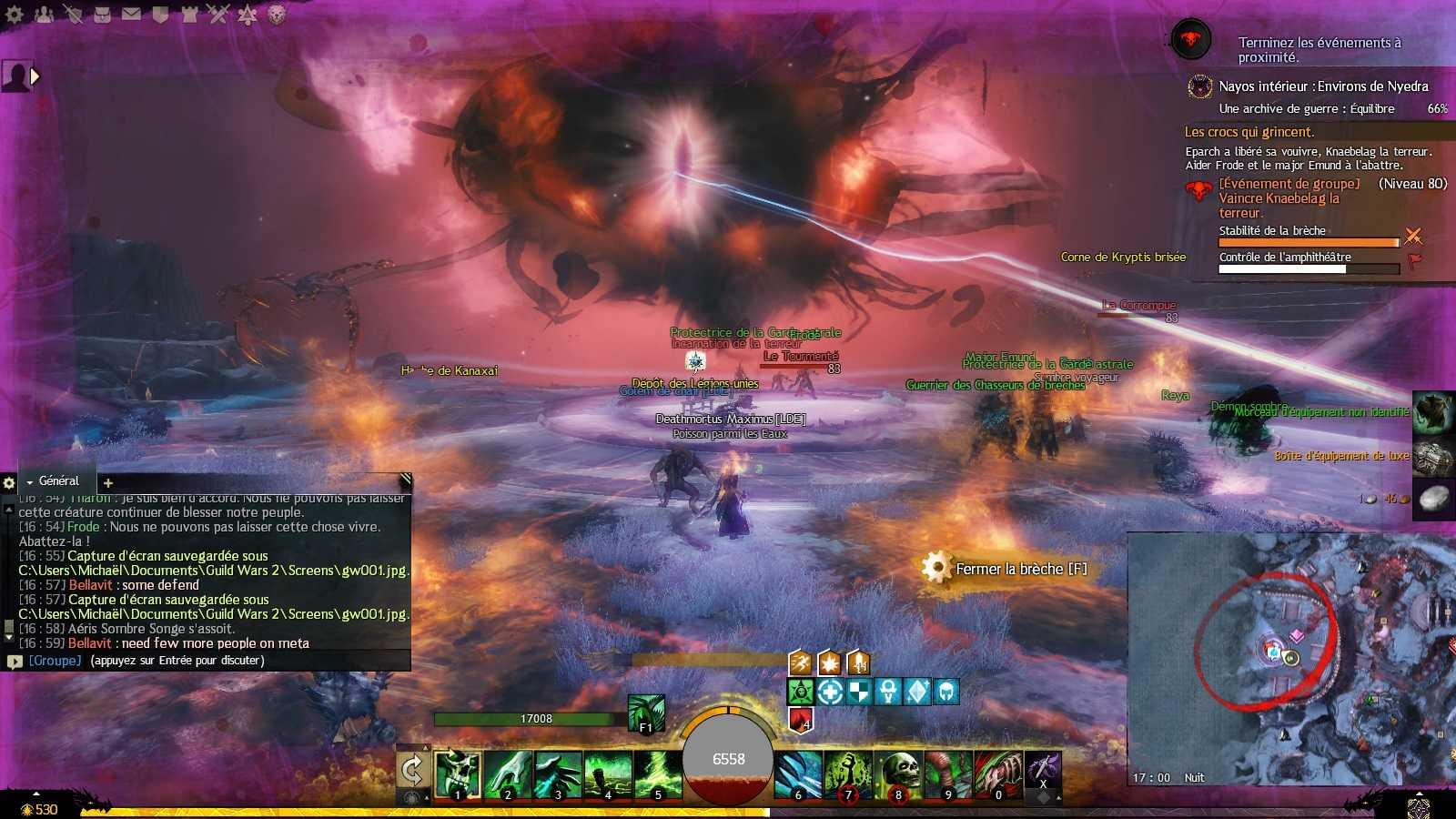Image resolution: width=1456 pixels, height=819 pixels.
Task: Open the PvP crossed swords panel
Action: pos(217,15)
